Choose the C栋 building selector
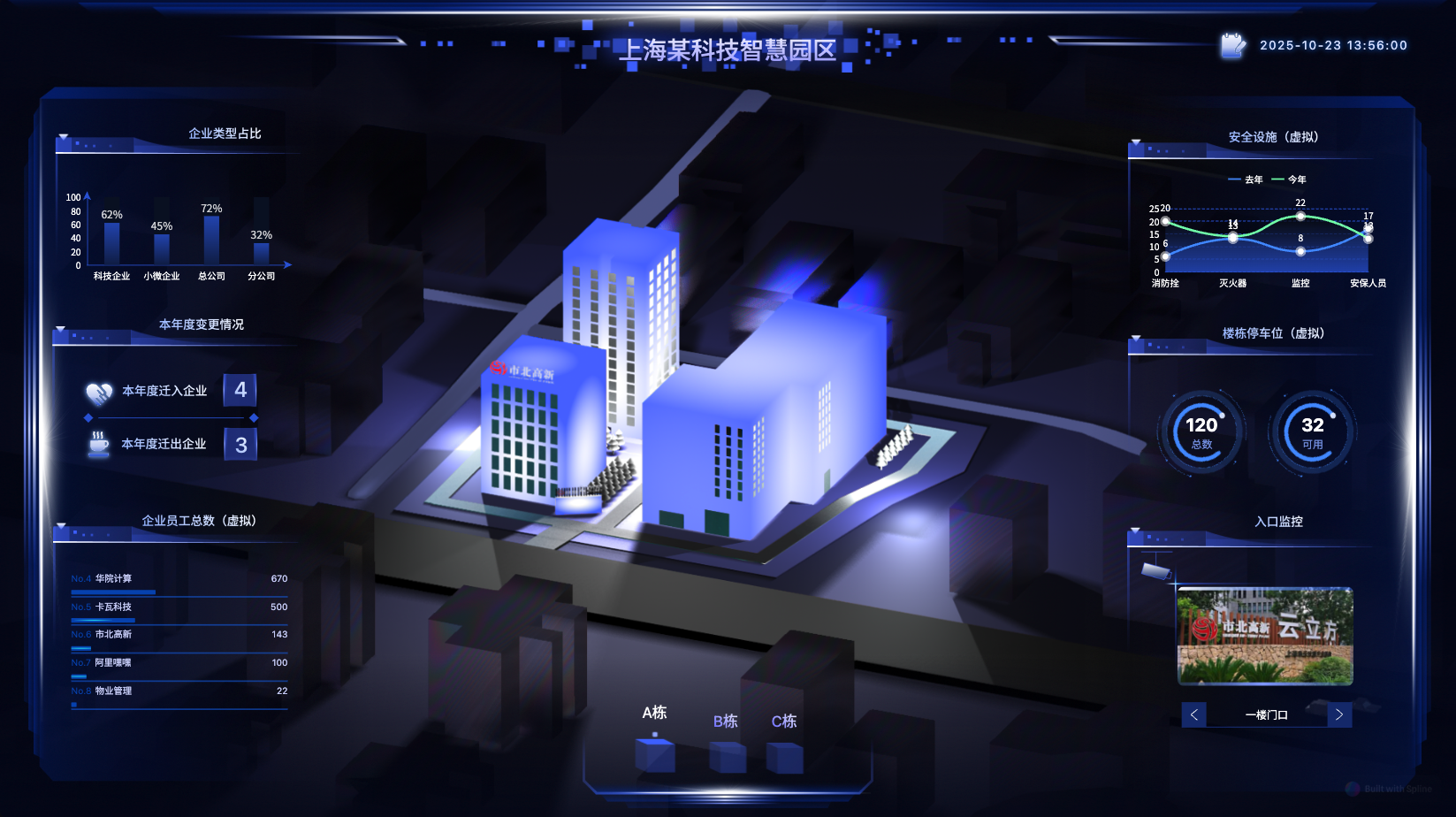This screenshot has width=1456, height=817. click(784, 741)
